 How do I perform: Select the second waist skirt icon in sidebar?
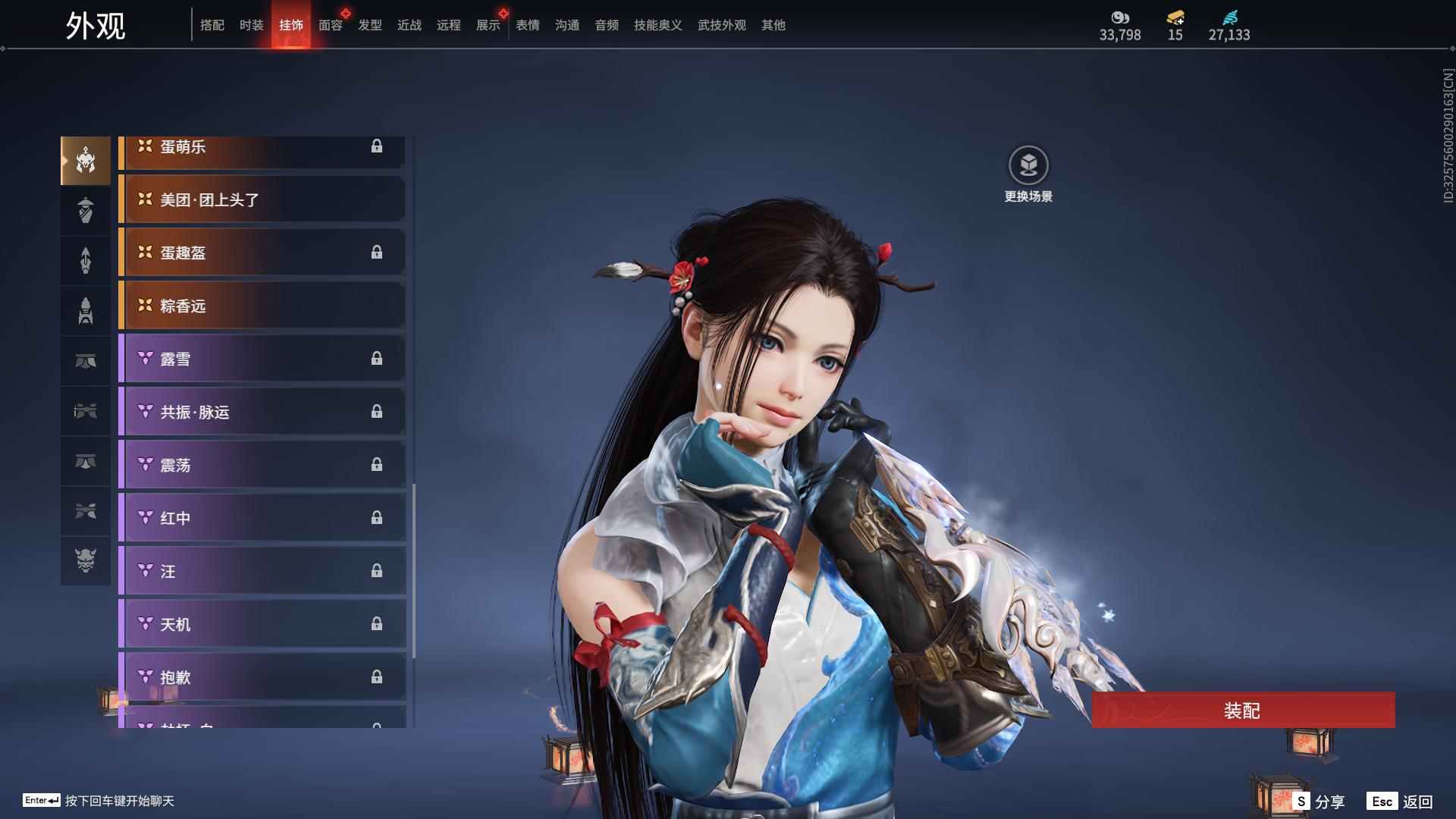[x=85, y=460]
